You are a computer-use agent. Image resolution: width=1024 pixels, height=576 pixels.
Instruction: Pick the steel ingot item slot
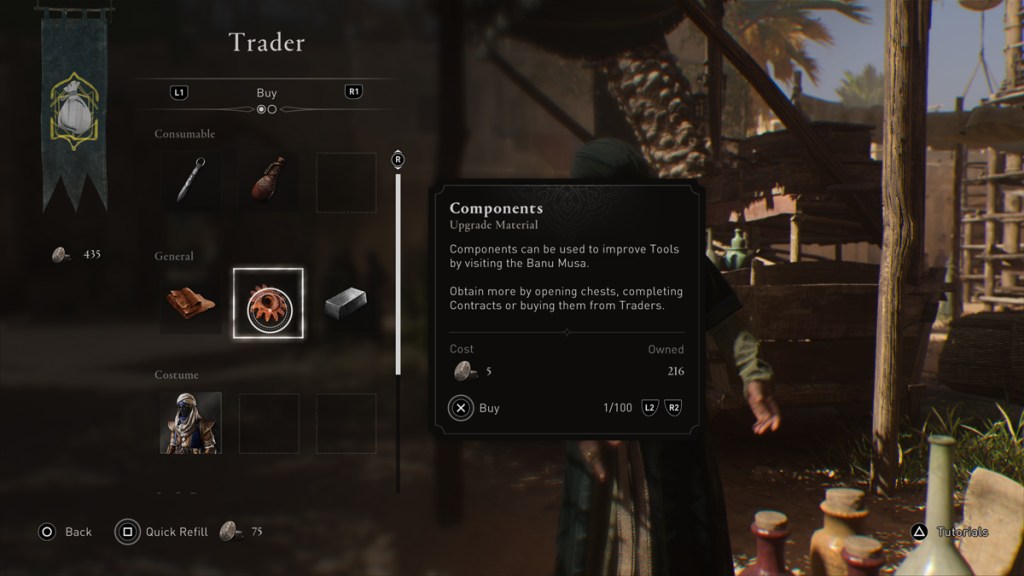346,303
